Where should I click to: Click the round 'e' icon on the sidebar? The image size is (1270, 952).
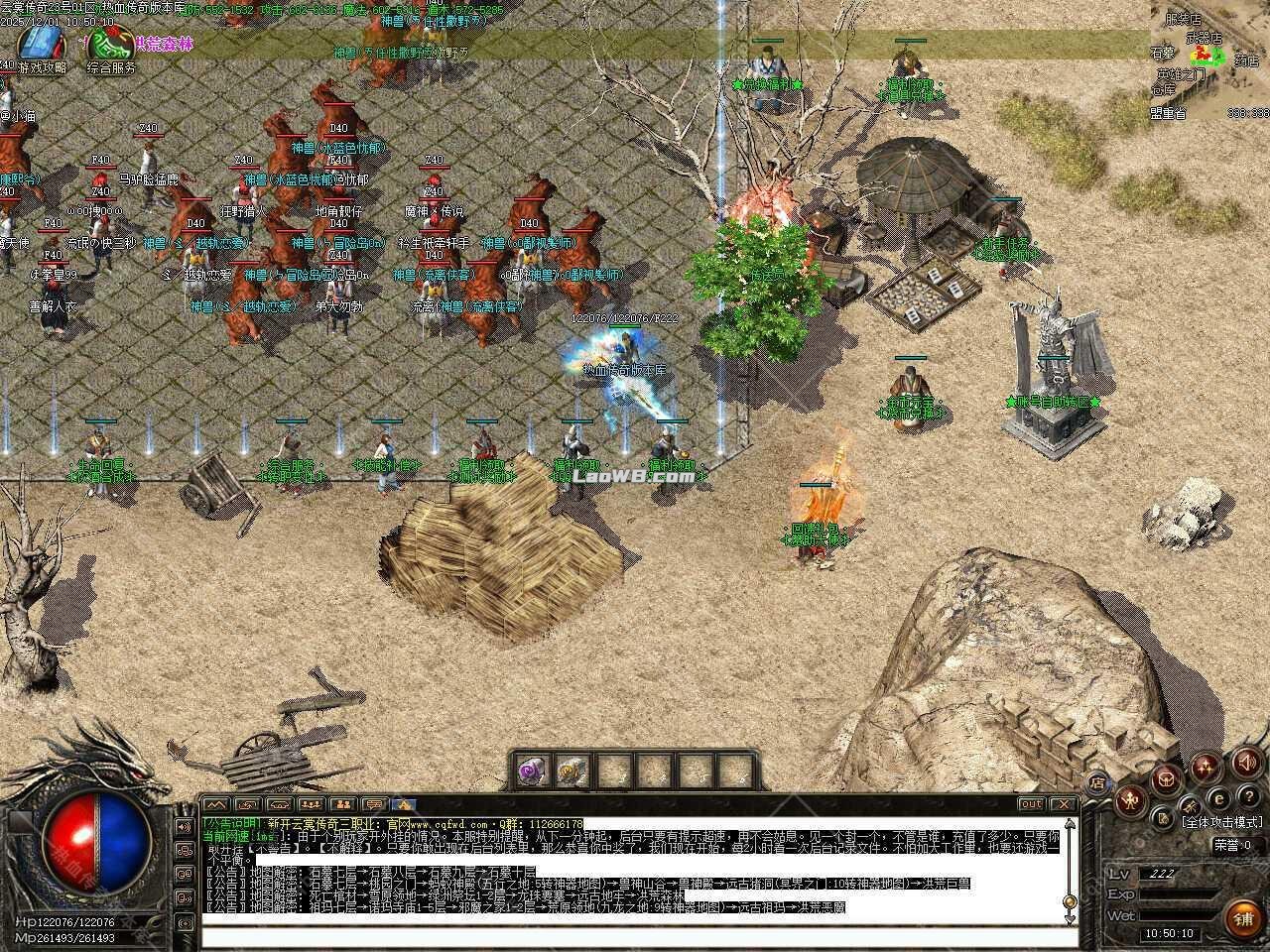pos(1220,799)
